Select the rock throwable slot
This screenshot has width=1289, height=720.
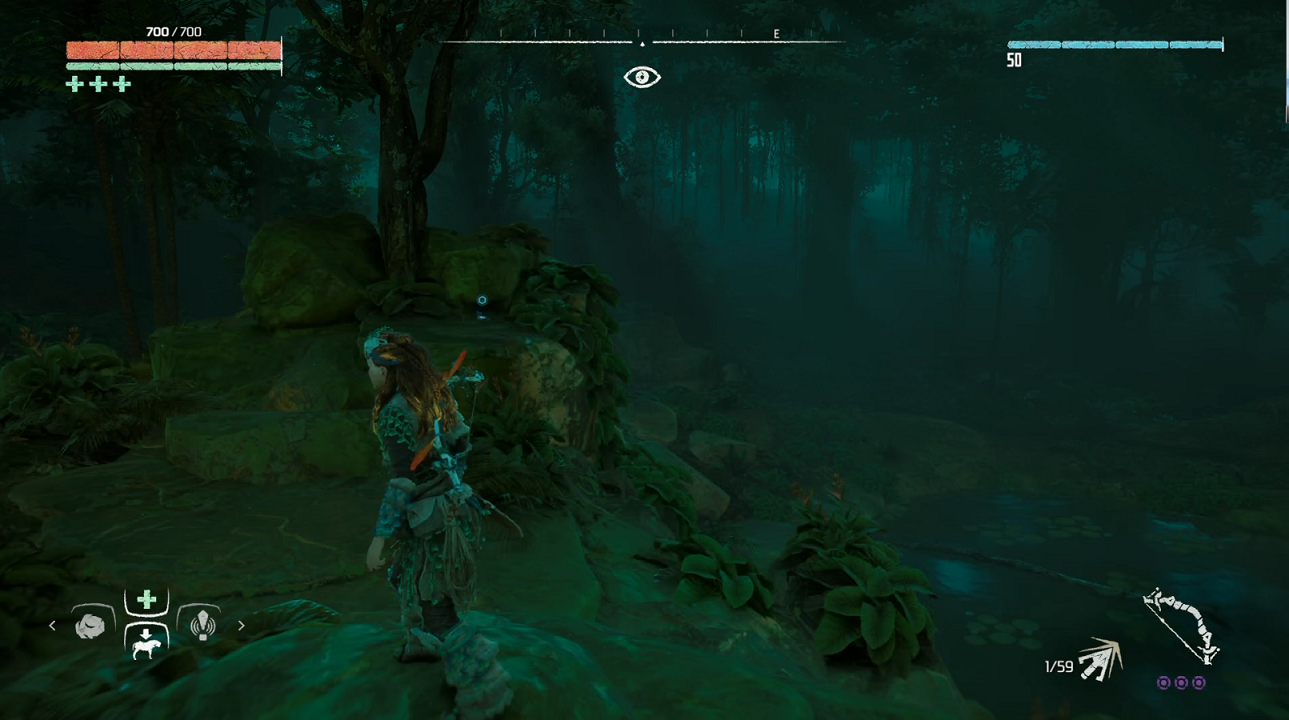(90, 625)
